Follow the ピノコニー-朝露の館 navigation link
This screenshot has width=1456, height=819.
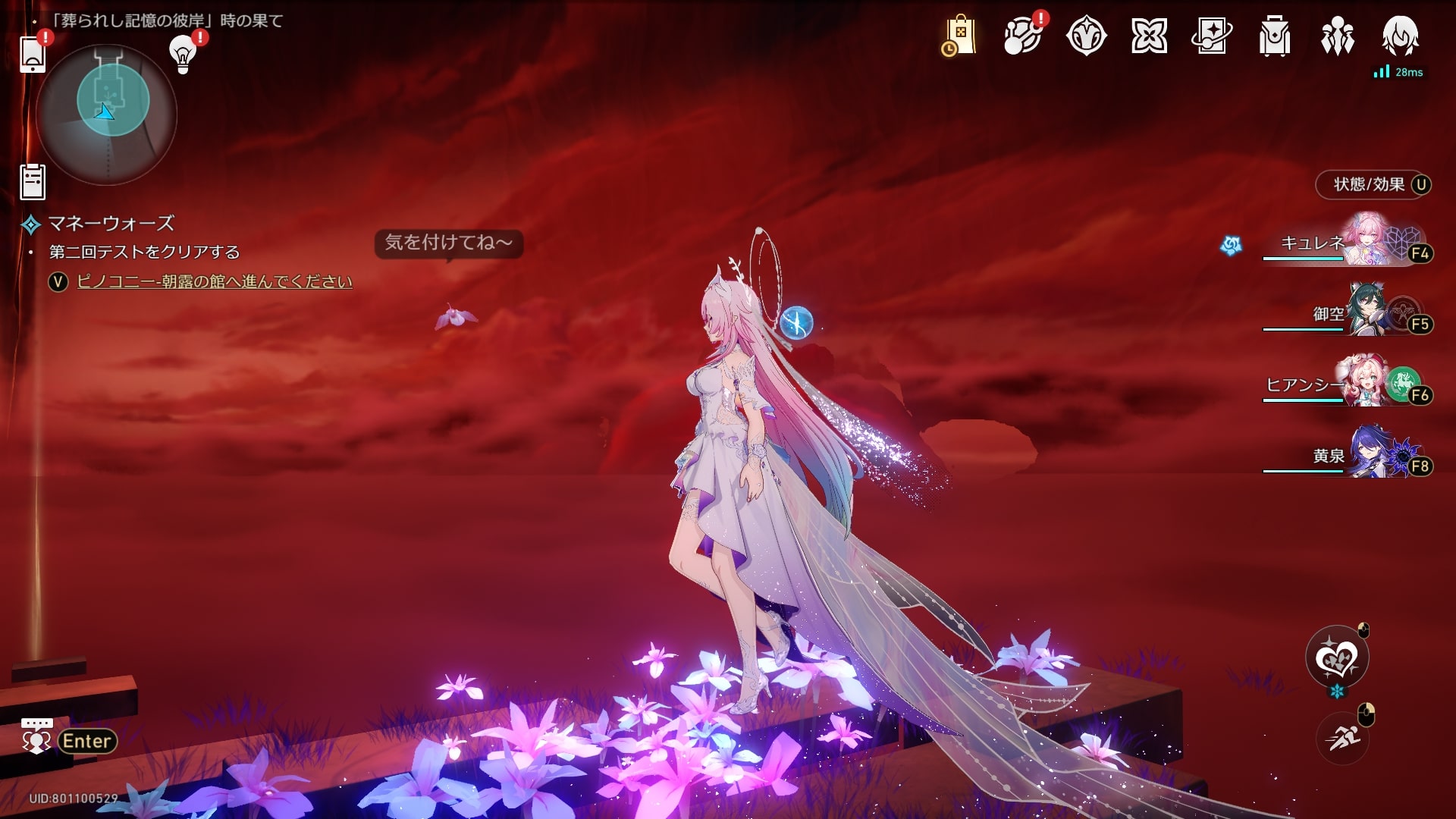[x=215, y=281]
